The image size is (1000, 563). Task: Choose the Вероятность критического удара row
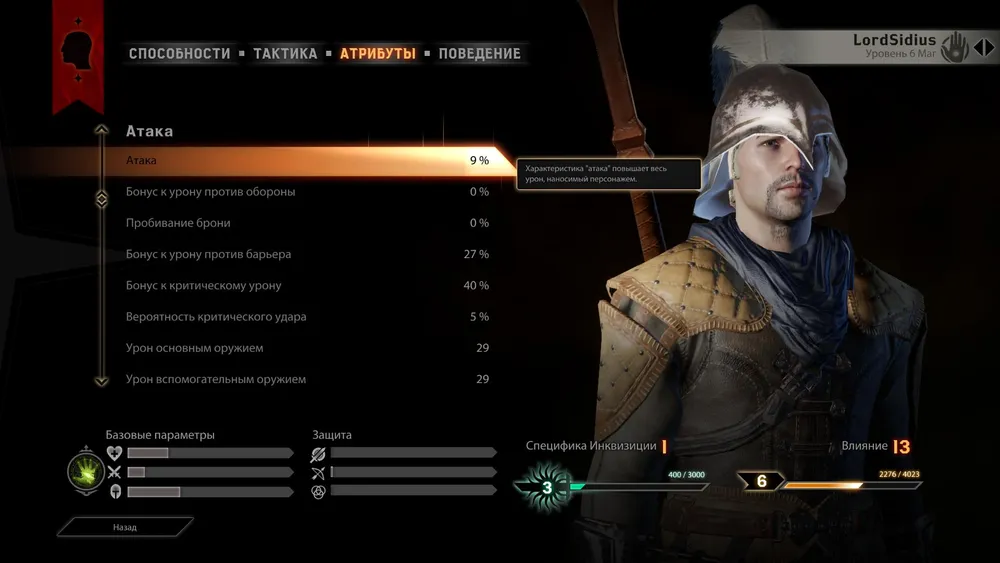coord(300,317)
